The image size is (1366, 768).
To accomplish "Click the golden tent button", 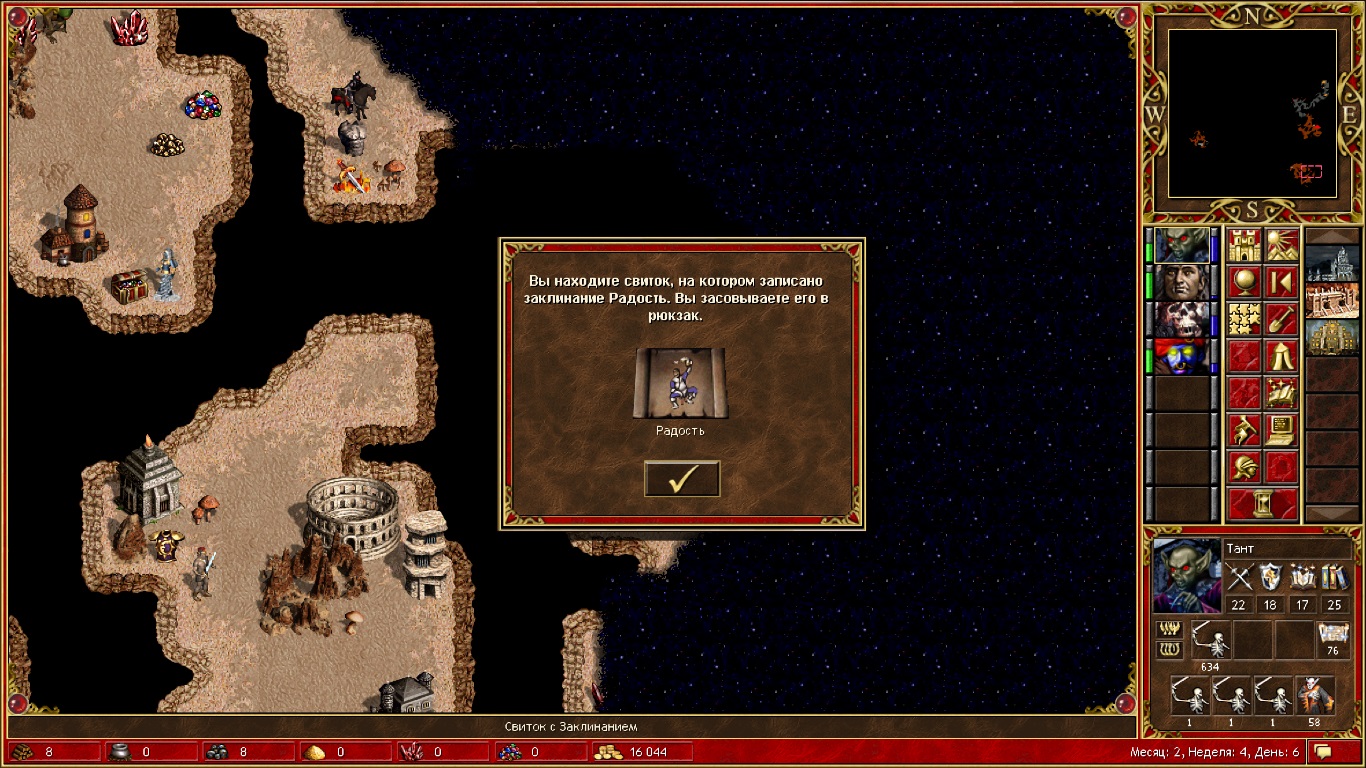I will (x=1281, y=357).
